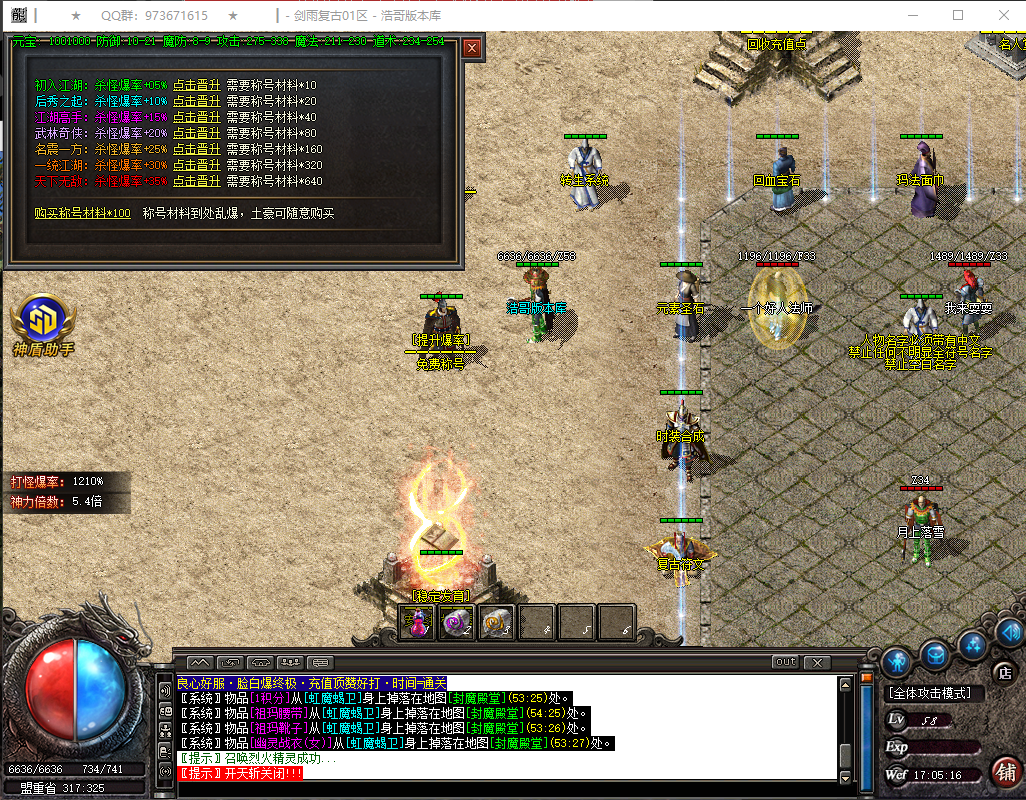Image resolution: width=1026 pixels, height=800 pixels.
Task: Buy title materials via 购买称号材料*100
Action: click(x=82, y=213)
